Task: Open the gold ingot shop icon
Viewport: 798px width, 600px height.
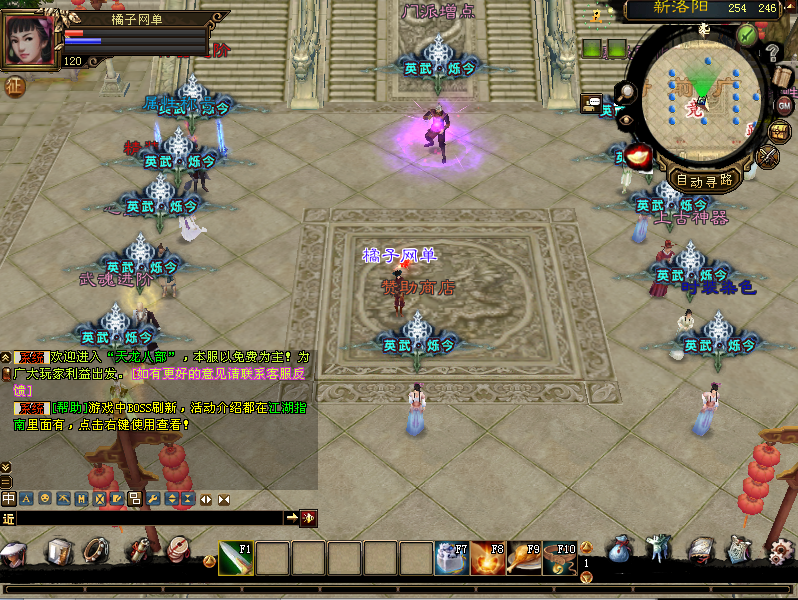Action: (639, 156)
